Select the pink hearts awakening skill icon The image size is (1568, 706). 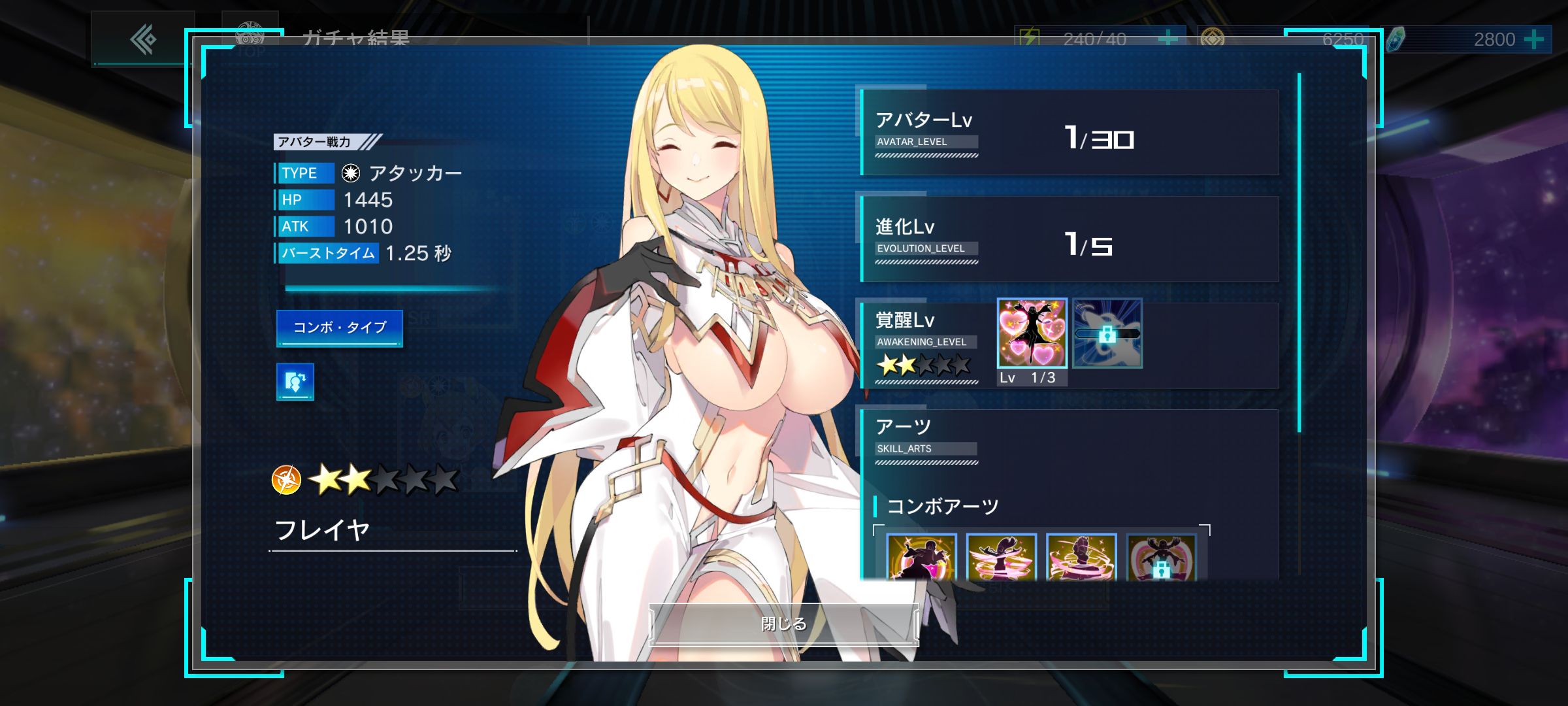[x=1032, y=333]
